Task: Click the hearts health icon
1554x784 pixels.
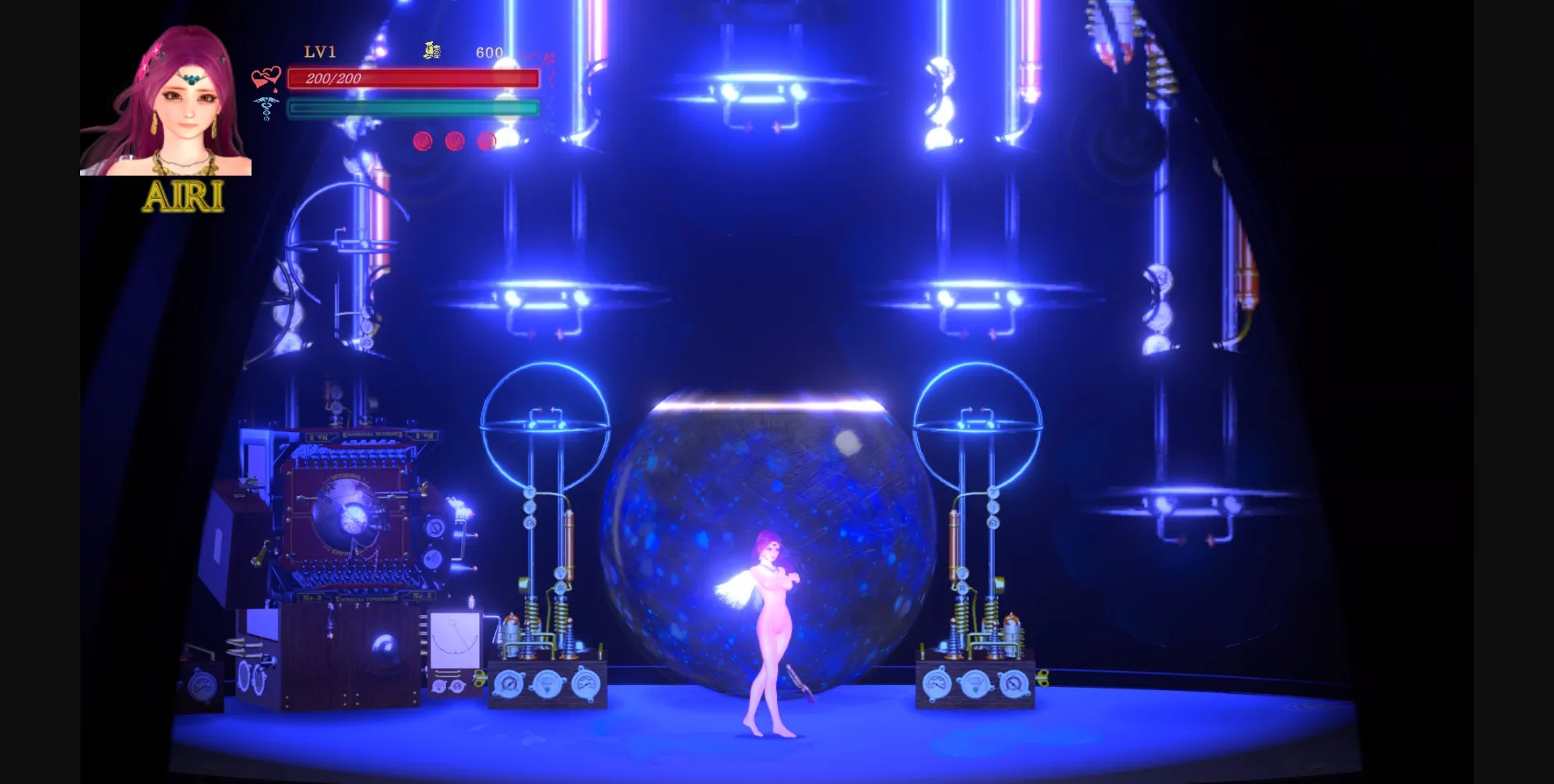Action: 265,77
